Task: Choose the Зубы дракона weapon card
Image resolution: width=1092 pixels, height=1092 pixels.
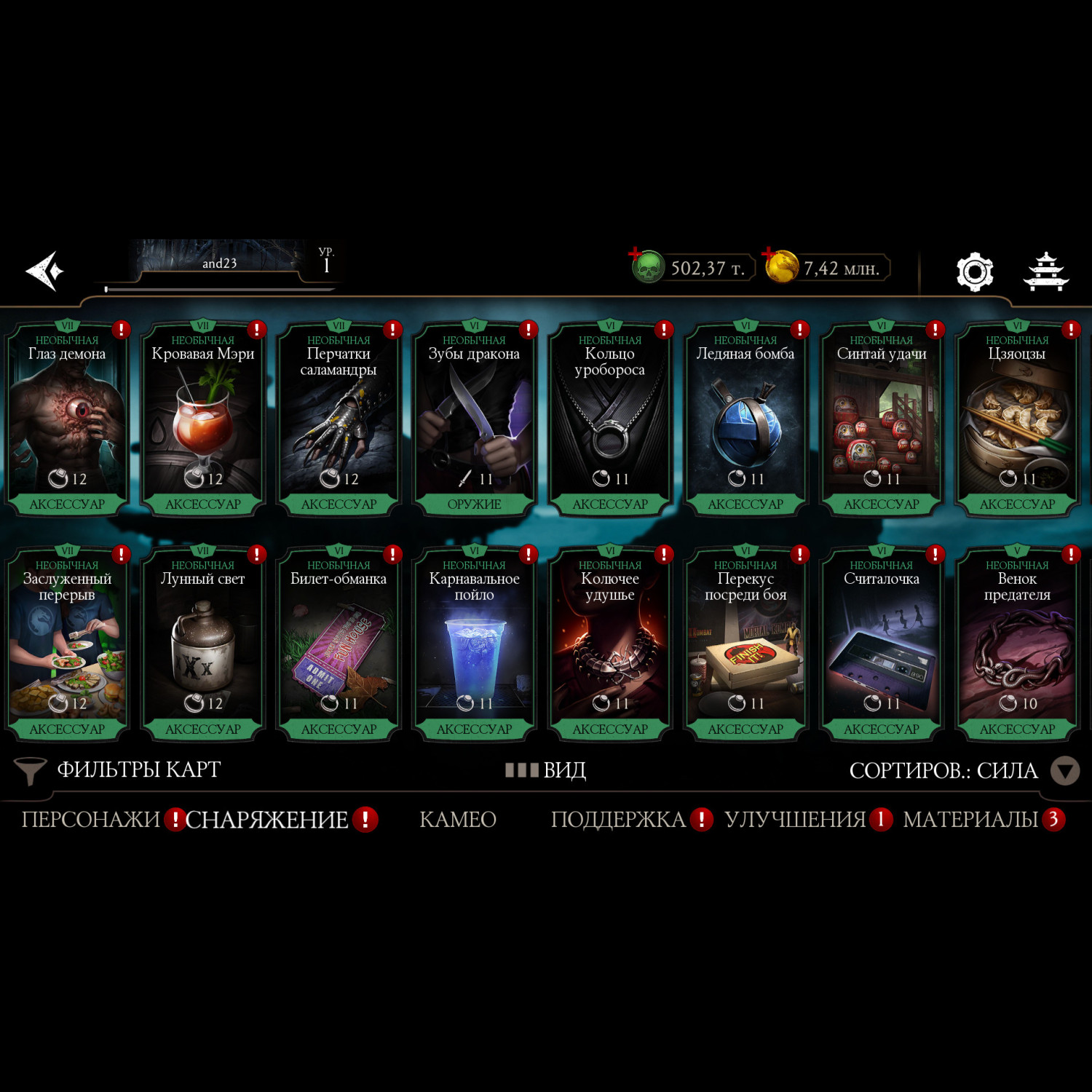Action: tap(474, 420)
